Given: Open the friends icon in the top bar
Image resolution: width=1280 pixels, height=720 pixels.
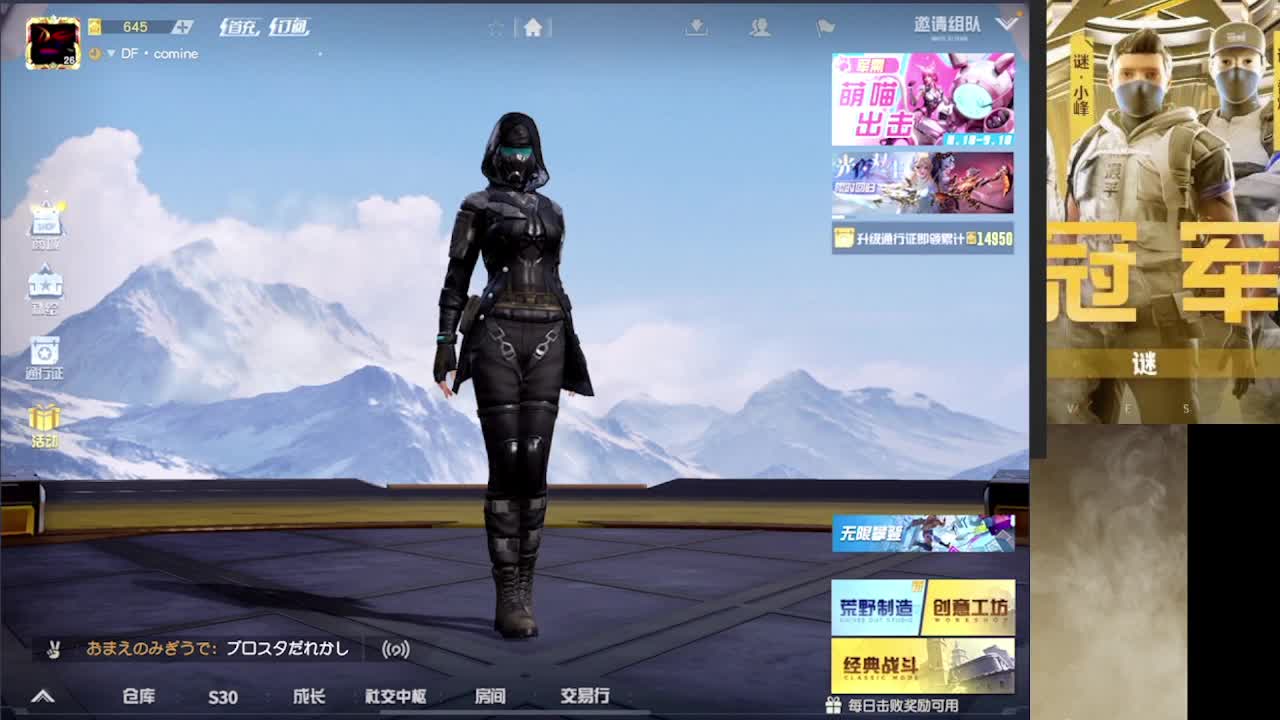Looking at the screenshot, I should pos(760,29).
